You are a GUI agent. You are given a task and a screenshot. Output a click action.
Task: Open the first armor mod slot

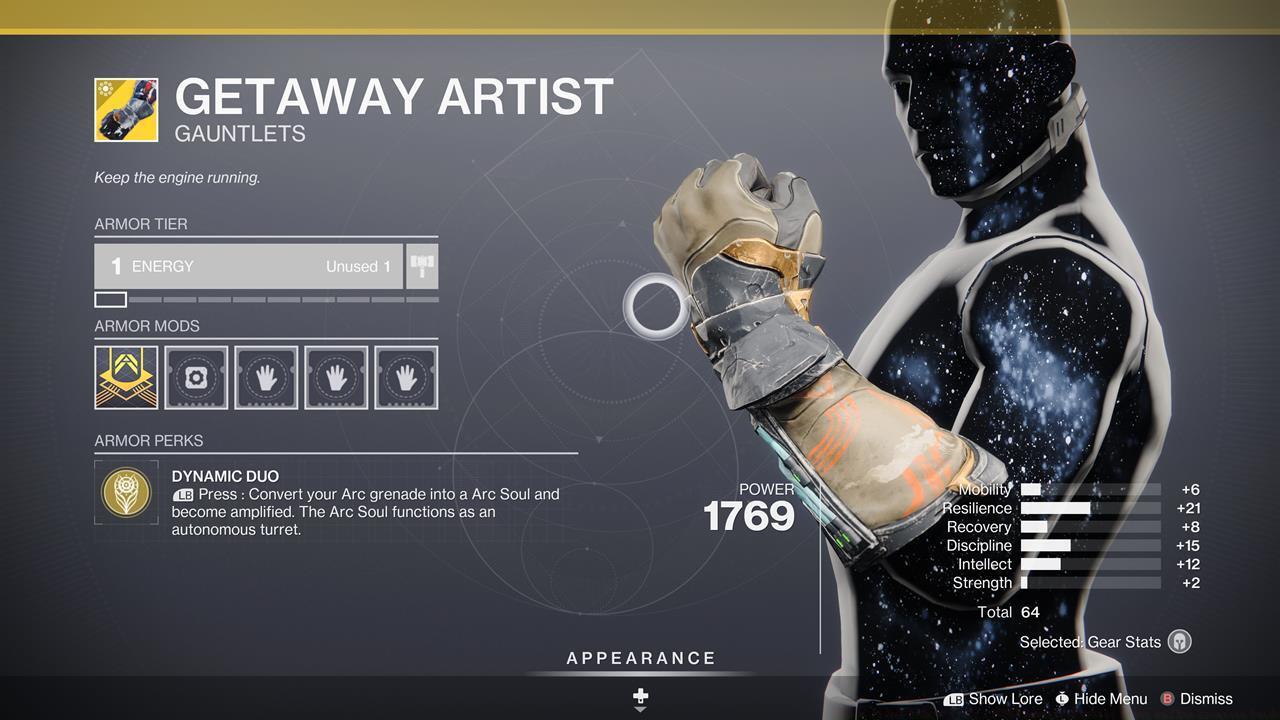click(126, 377)
